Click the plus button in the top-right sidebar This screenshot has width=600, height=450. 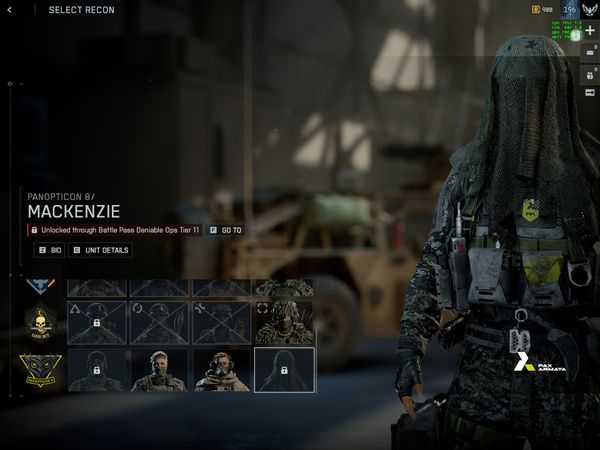click(x=589, y=30)
